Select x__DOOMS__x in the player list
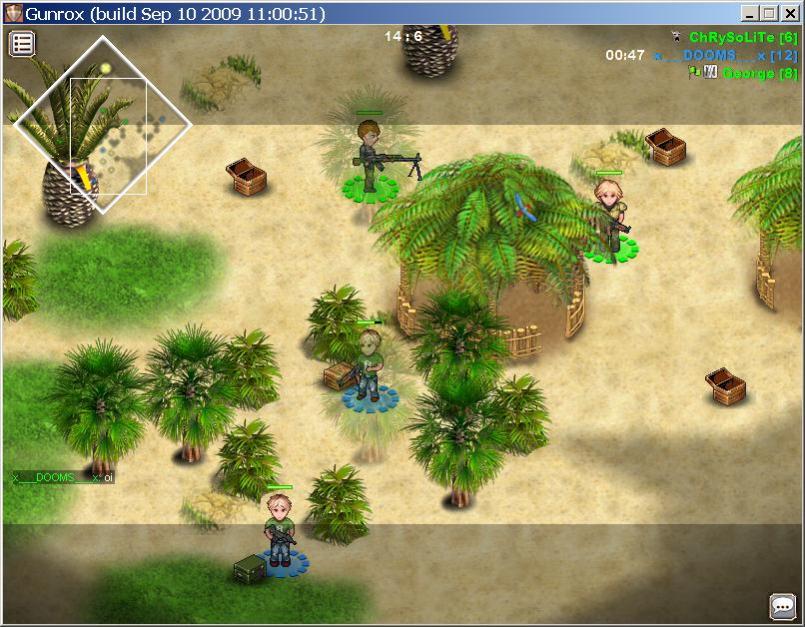The height and width of the screenshot is (627, 805). point(710,55)
